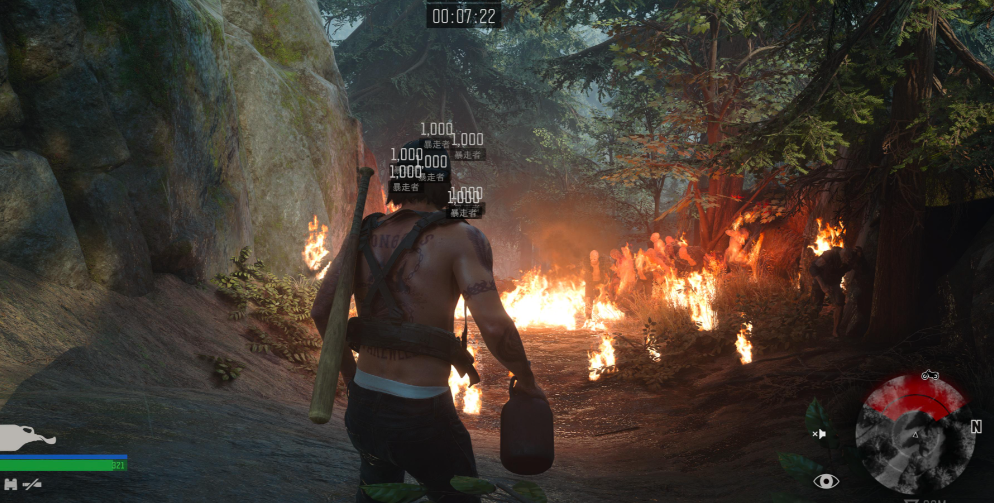Click the north compass marker
Screen dimensions: 994x503
click(x=975, y=426)
